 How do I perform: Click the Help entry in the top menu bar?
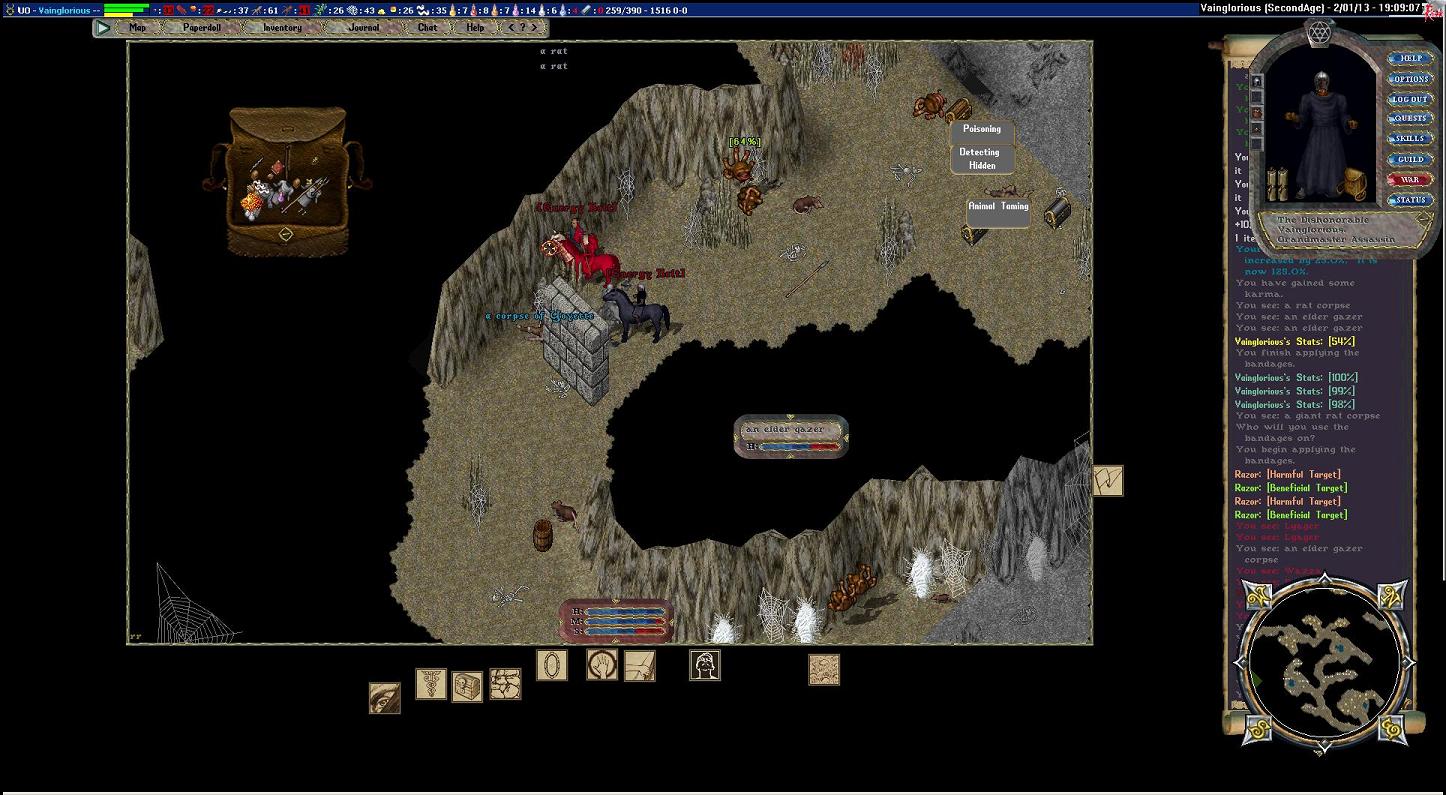click(x=475, y=28)
